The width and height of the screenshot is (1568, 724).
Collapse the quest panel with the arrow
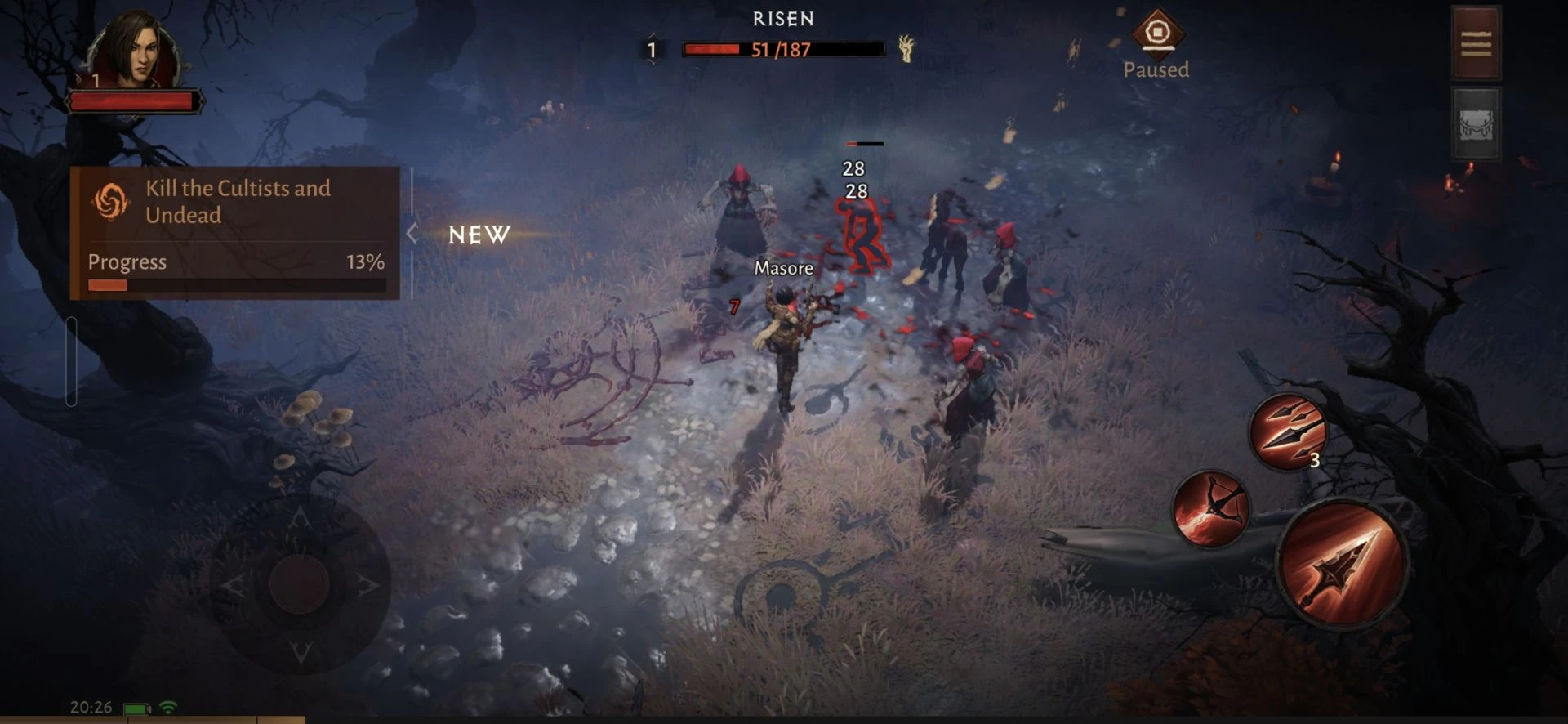(x=412, y=234)
